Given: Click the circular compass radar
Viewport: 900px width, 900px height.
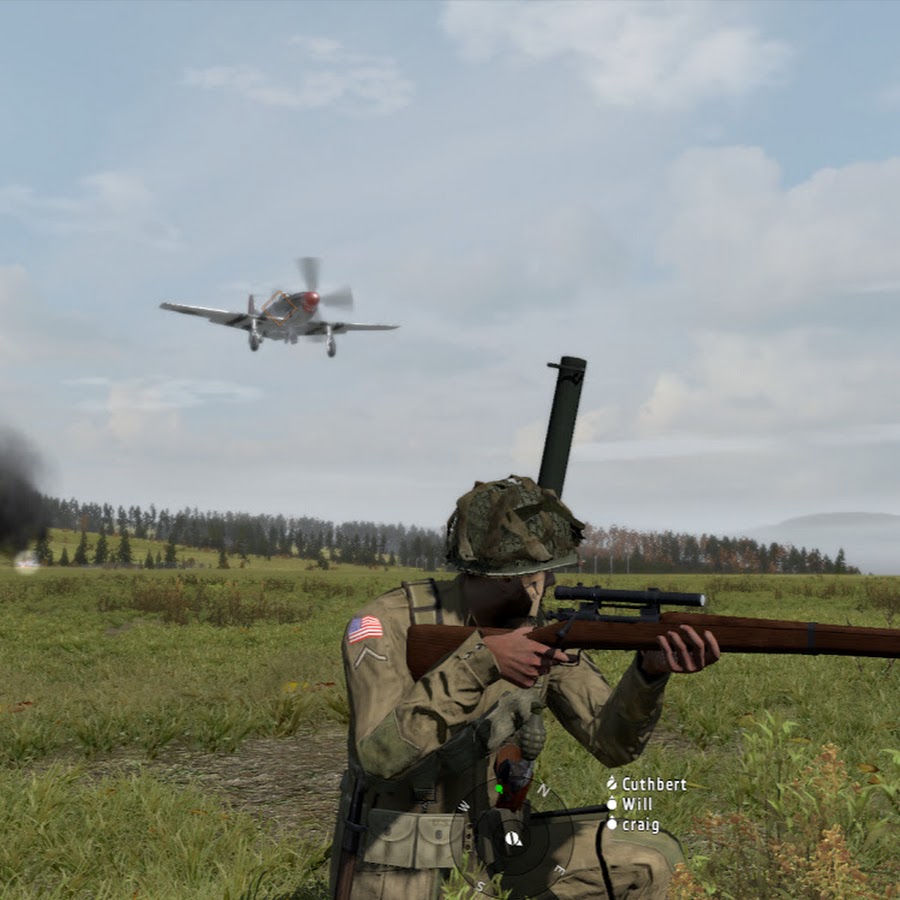Looking at the screenshot, I should [512, 838].
